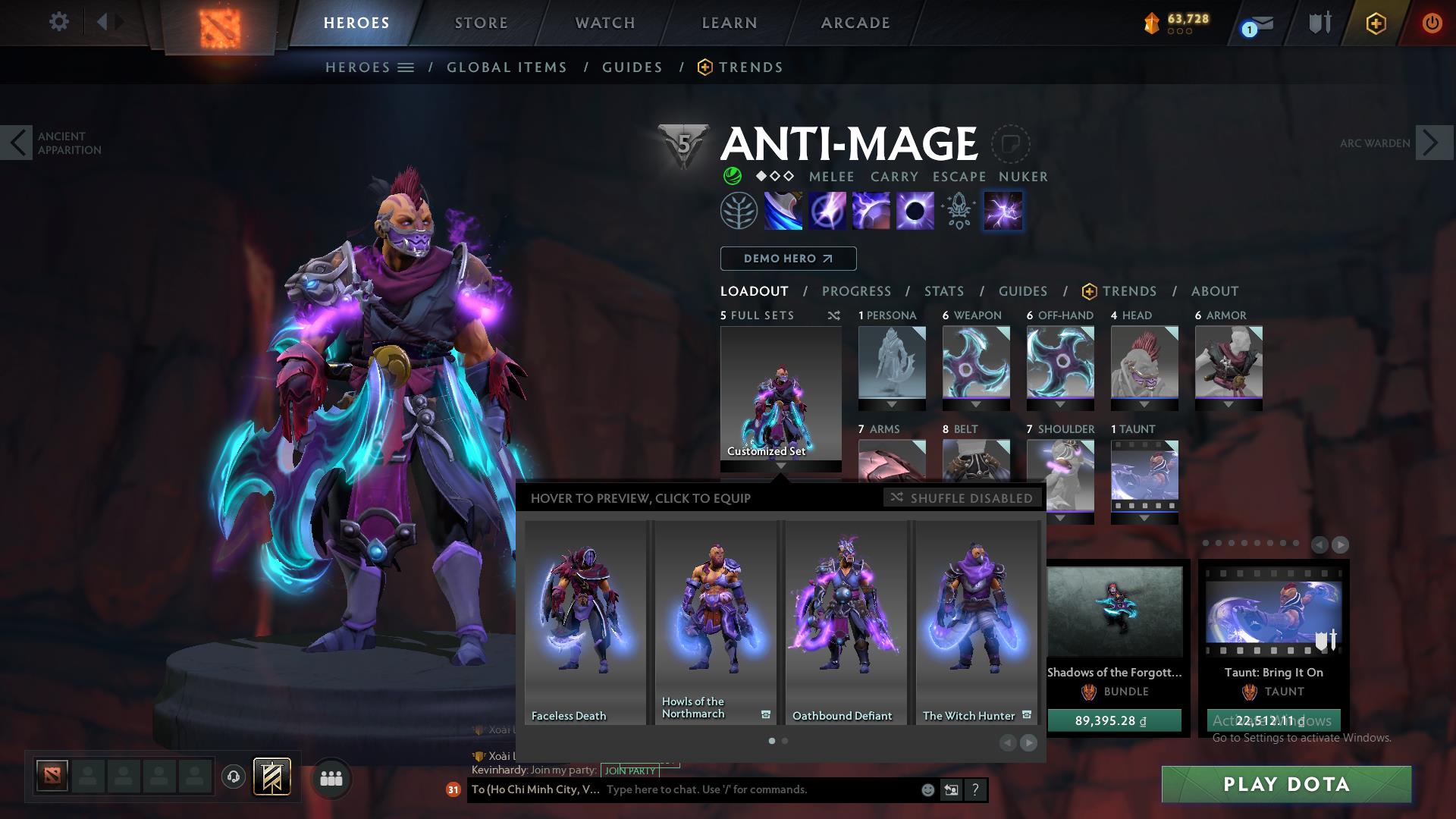Screen dimensions: 1456x819
Task: Click the JOIN PARTY link in chat
Action: (628, 770)
